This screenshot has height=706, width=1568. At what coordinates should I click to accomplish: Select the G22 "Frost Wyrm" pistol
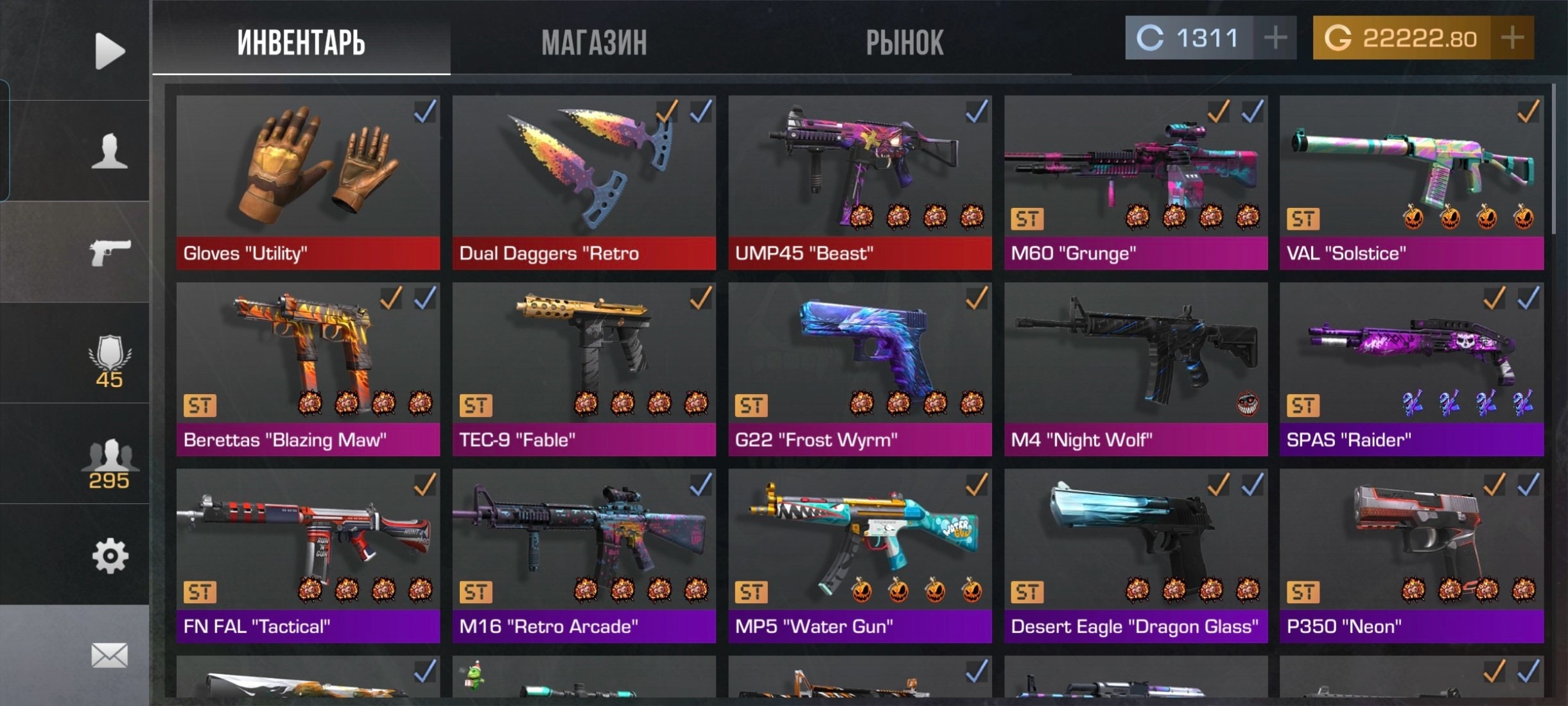pyautogui.click(x=860, y=369)
